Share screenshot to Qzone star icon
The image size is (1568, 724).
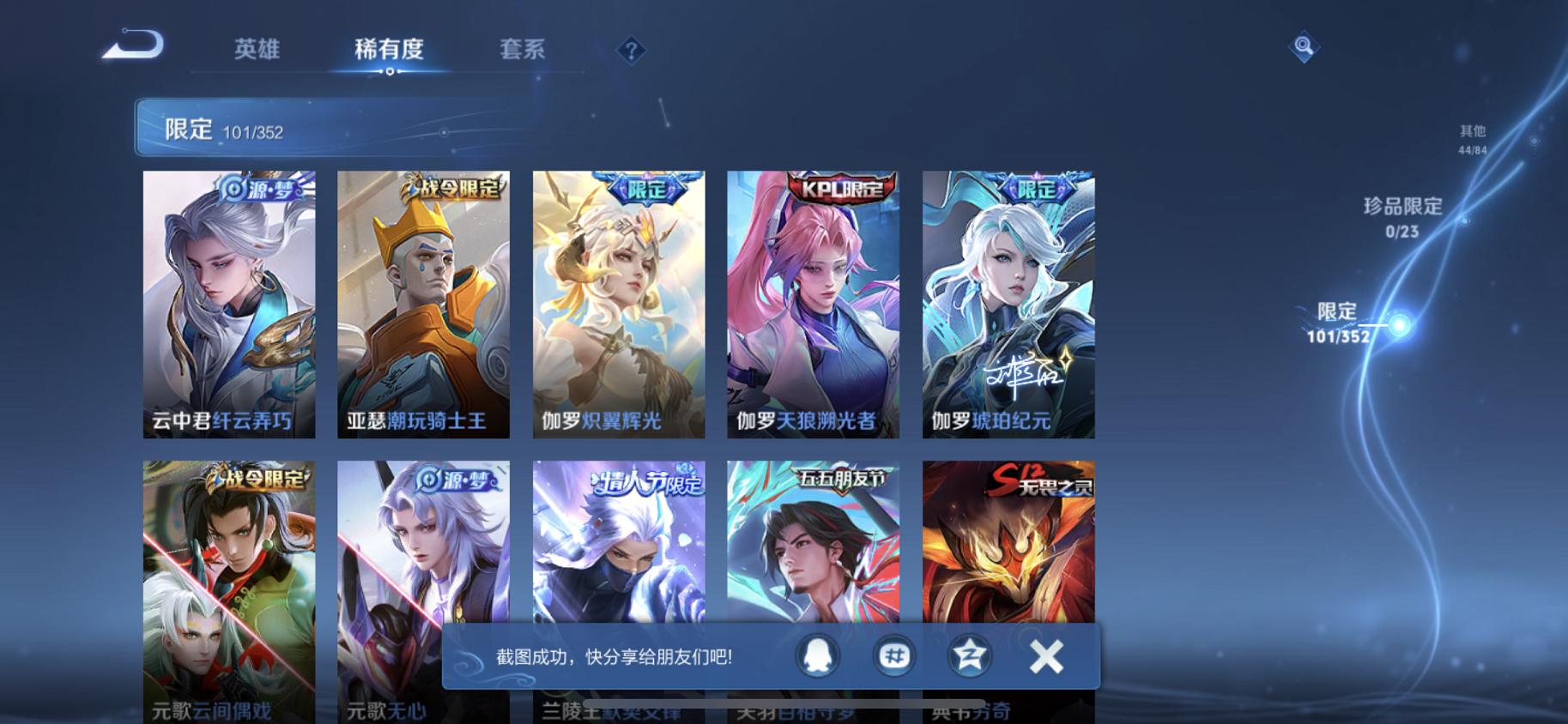tap(970, 655)
